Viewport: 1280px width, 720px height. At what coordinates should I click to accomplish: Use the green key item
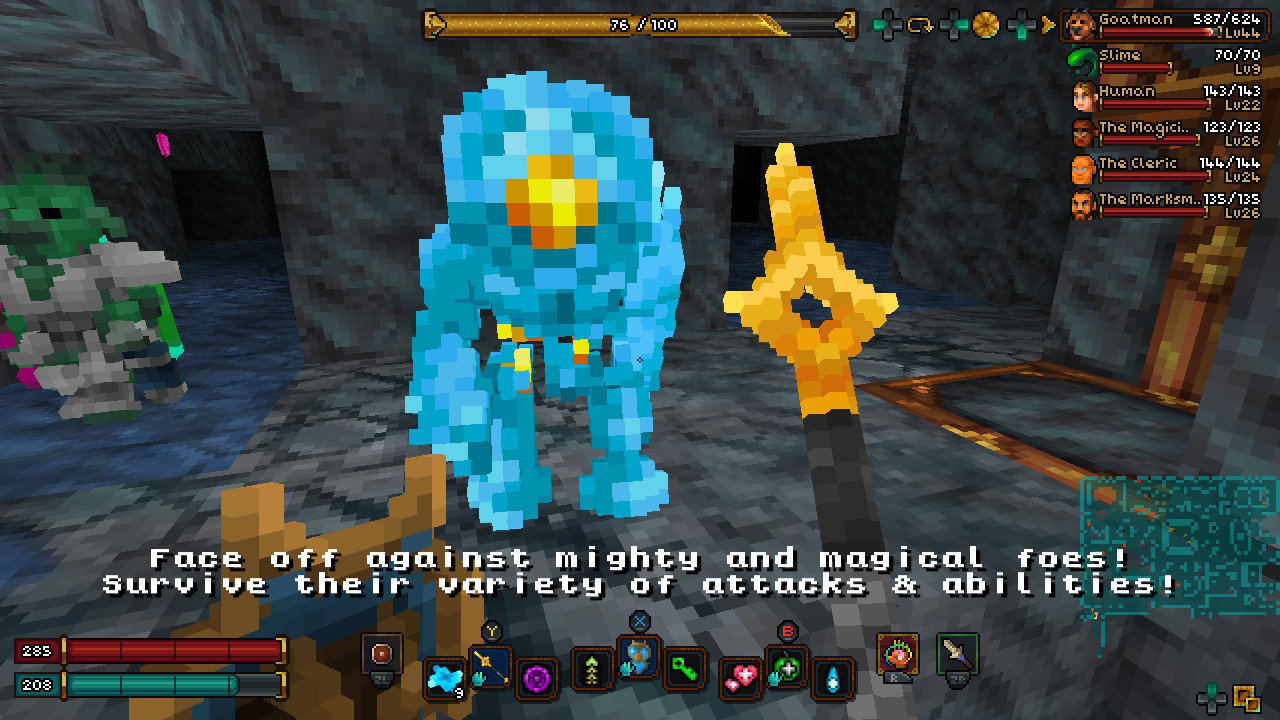[685, 669]
